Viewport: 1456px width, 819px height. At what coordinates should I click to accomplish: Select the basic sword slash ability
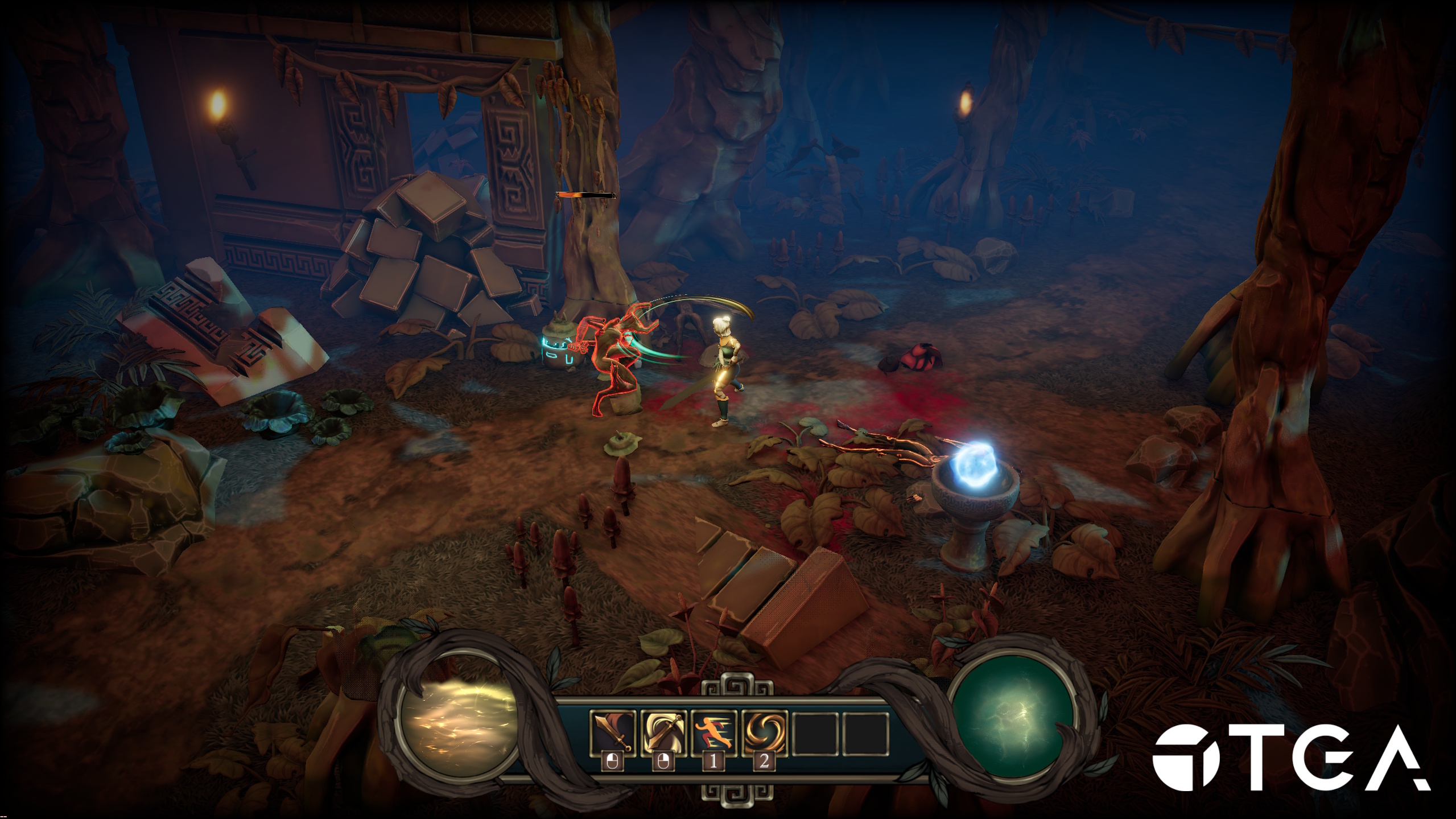pos(612,734)
